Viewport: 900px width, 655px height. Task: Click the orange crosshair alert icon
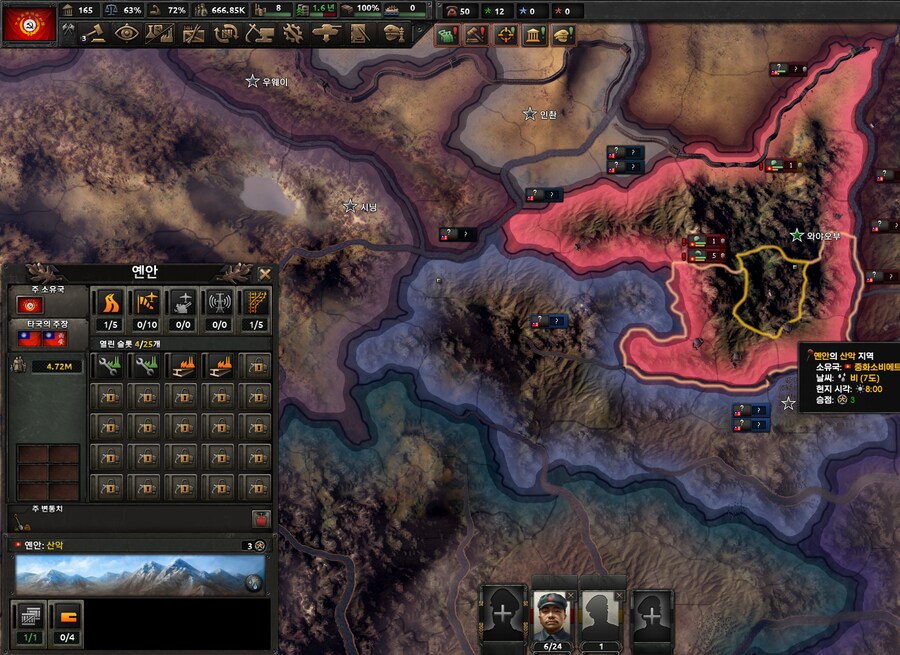click(x=506, y=35)
